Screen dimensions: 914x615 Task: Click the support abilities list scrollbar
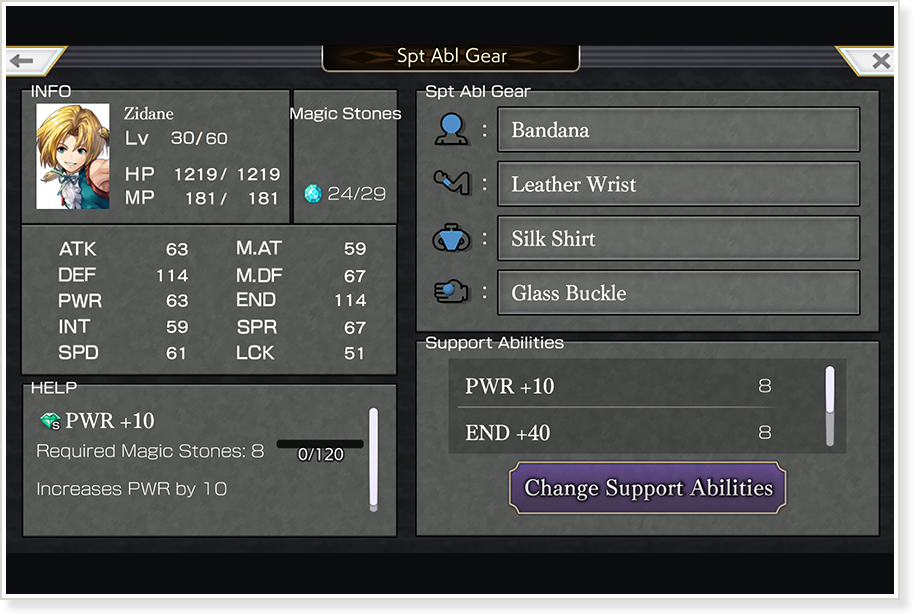[x=829, y=403]
